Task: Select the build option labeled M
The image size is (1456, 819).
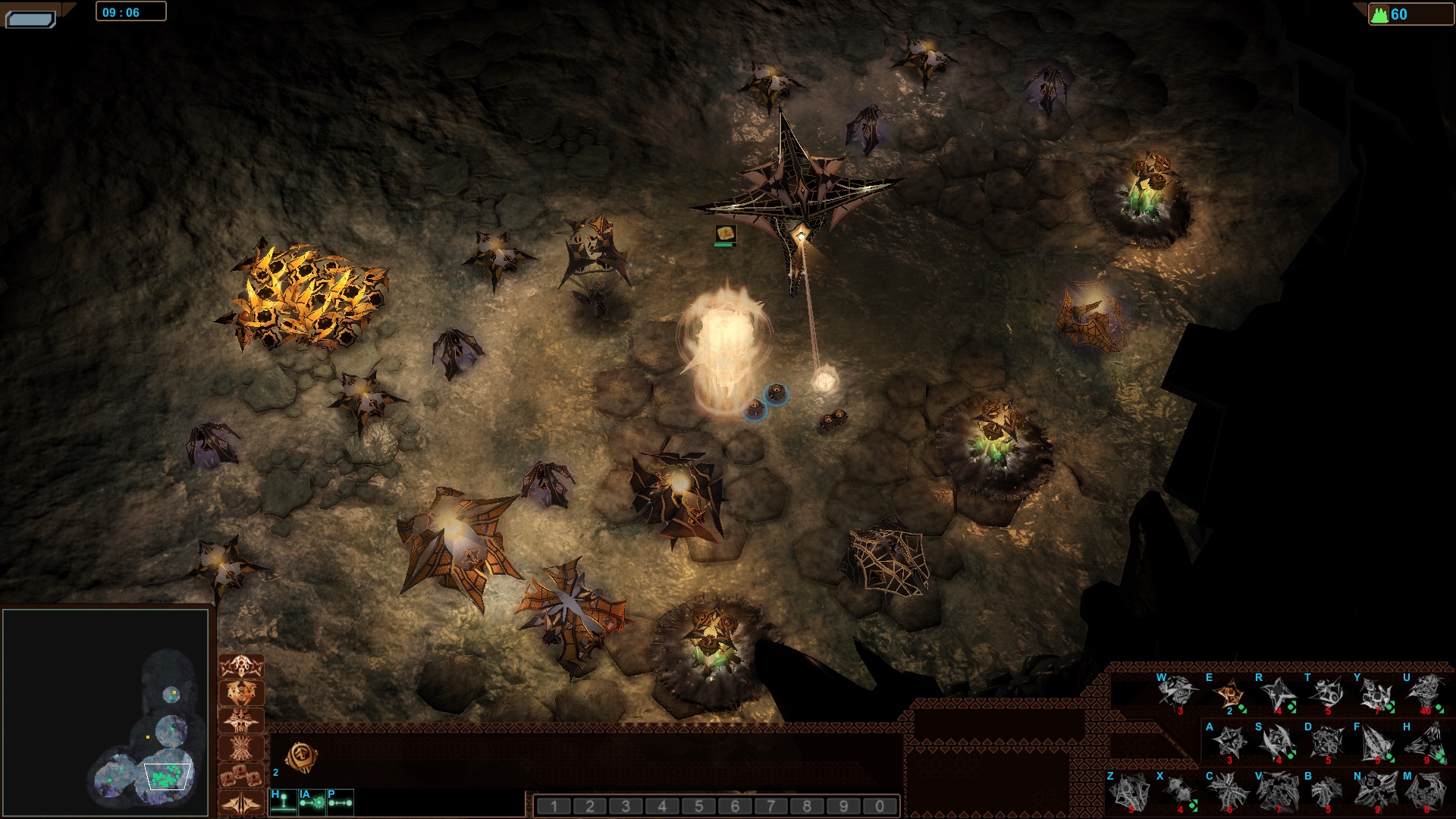Action: (1426, 792)
